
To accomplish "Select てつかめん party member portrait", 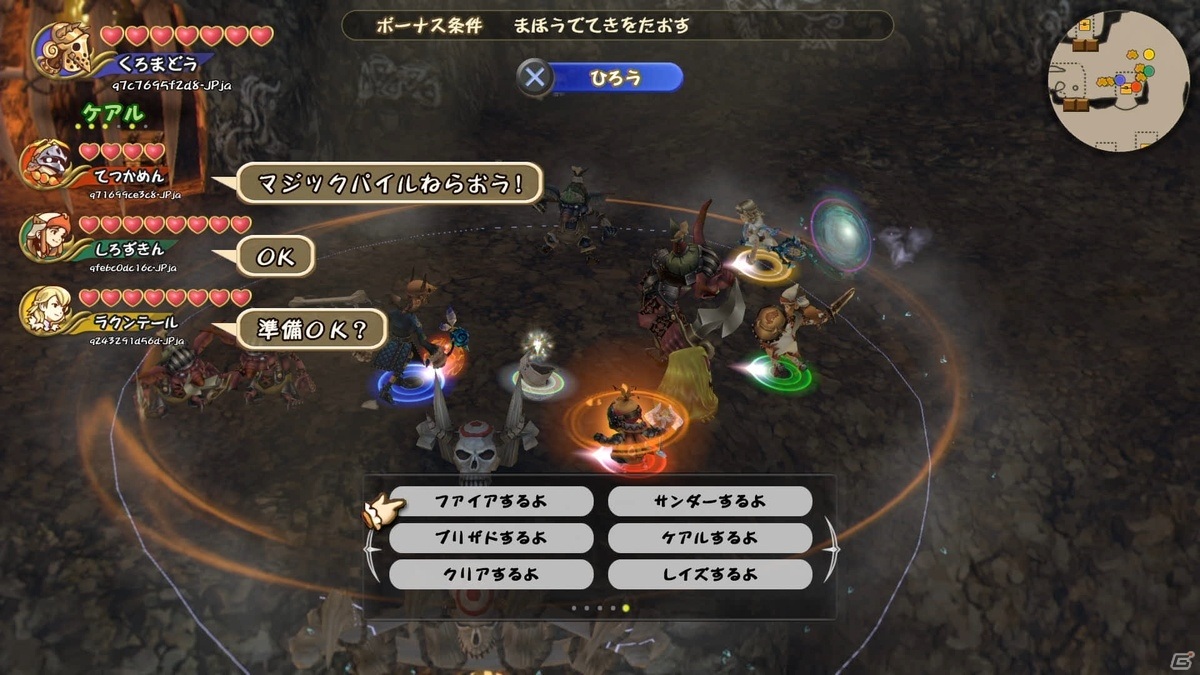I will tap(46, 161).
